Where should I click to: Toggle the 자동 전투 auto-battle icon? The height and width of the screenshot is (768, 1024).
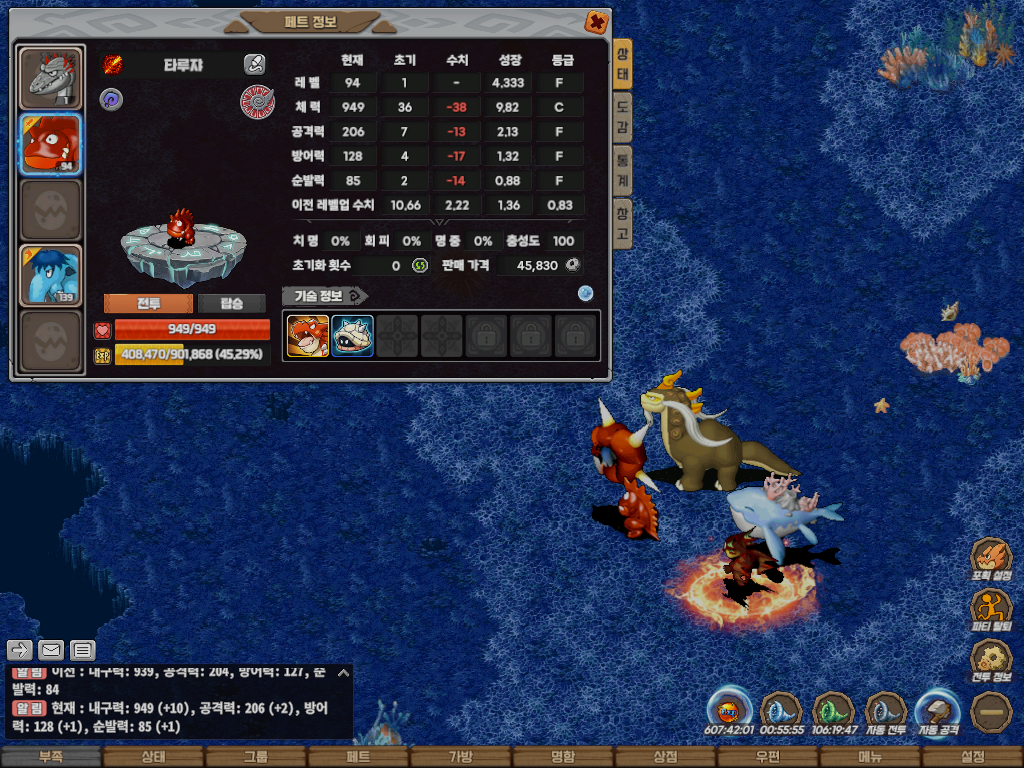coord(885,711)
